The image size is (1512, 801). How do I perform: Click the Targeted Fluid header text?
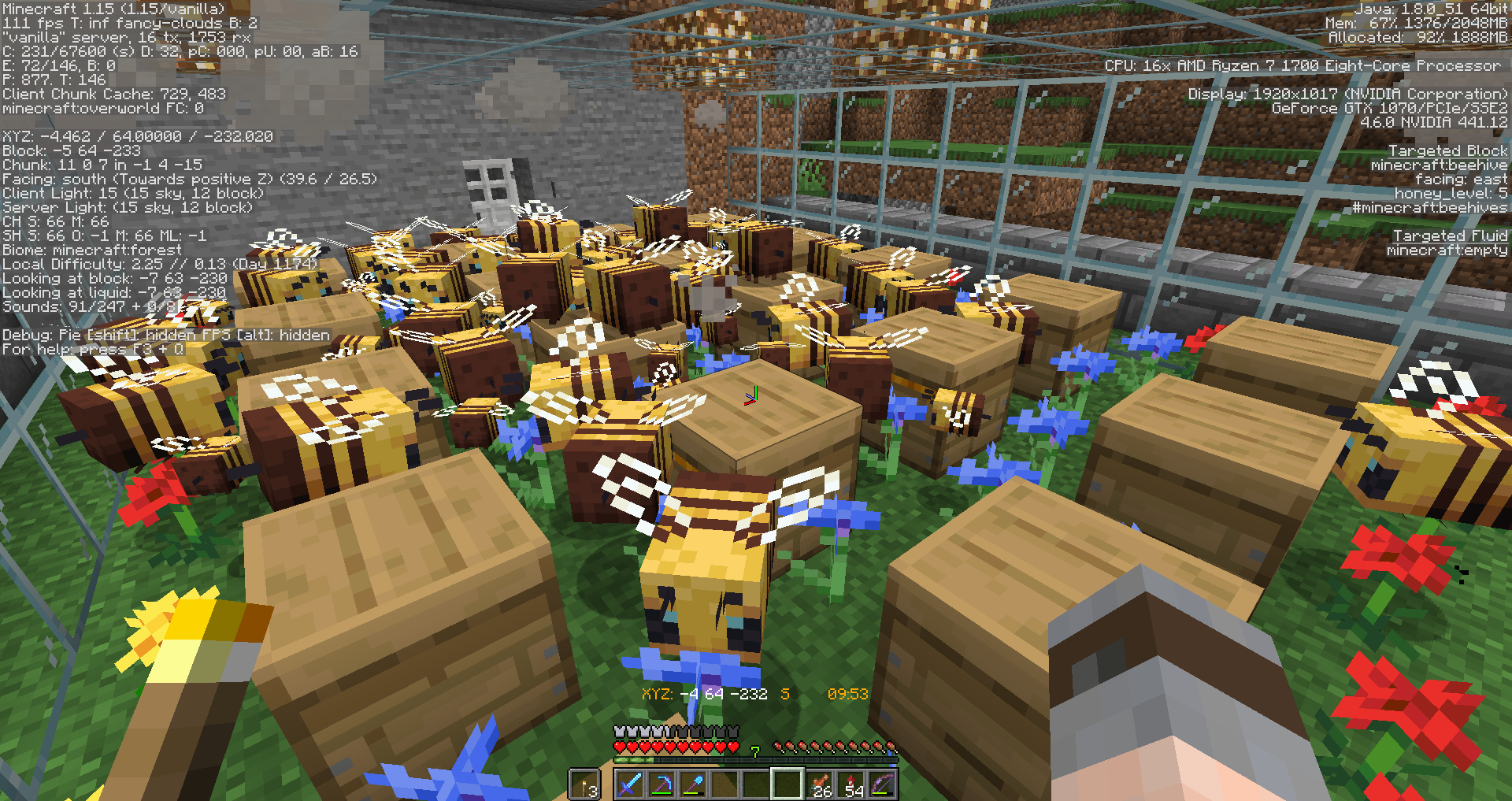click(x=1450, y=235)
